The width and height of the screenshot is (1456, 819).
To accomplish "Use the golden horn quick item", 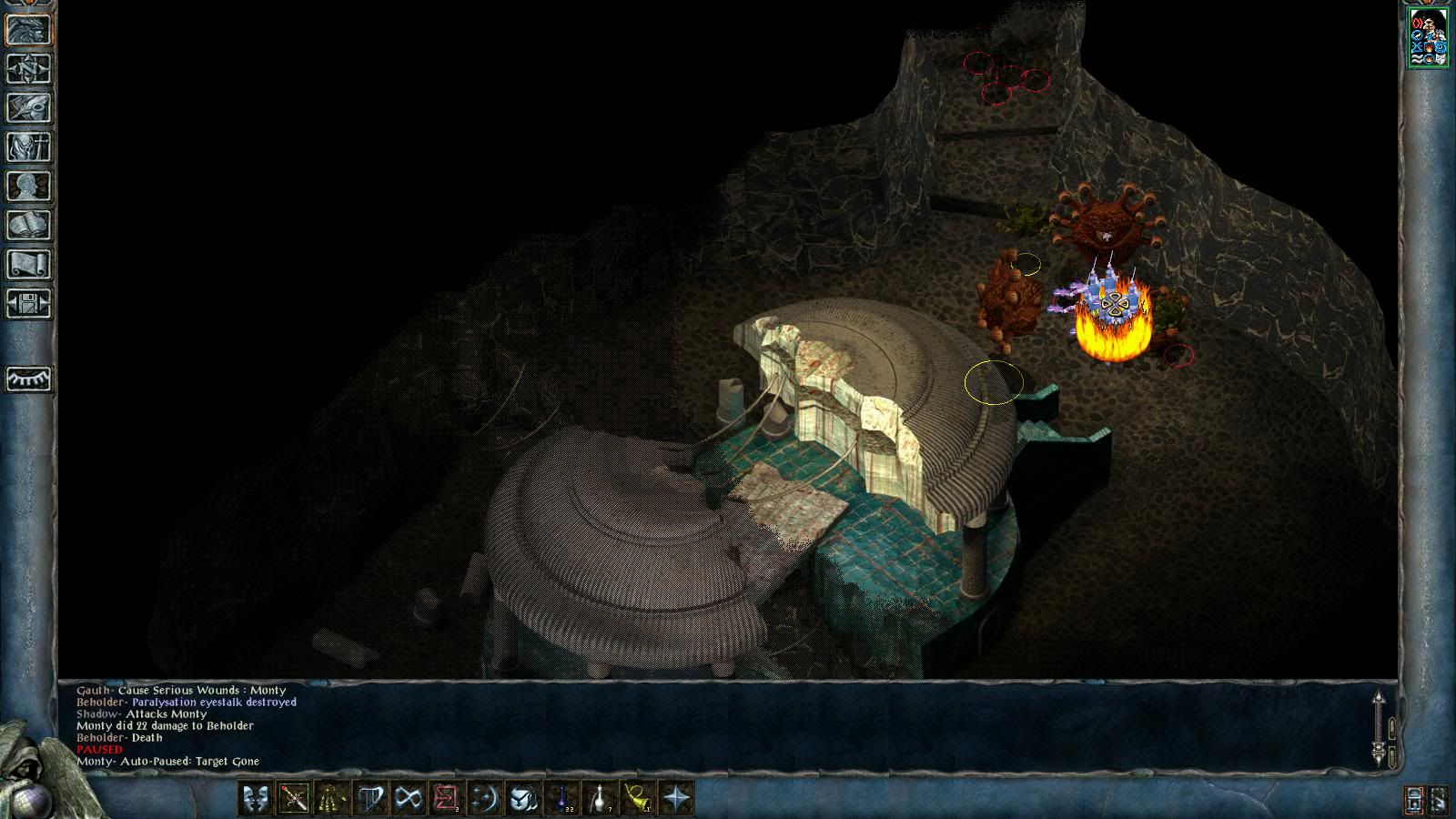I will [x=638, y=798].
